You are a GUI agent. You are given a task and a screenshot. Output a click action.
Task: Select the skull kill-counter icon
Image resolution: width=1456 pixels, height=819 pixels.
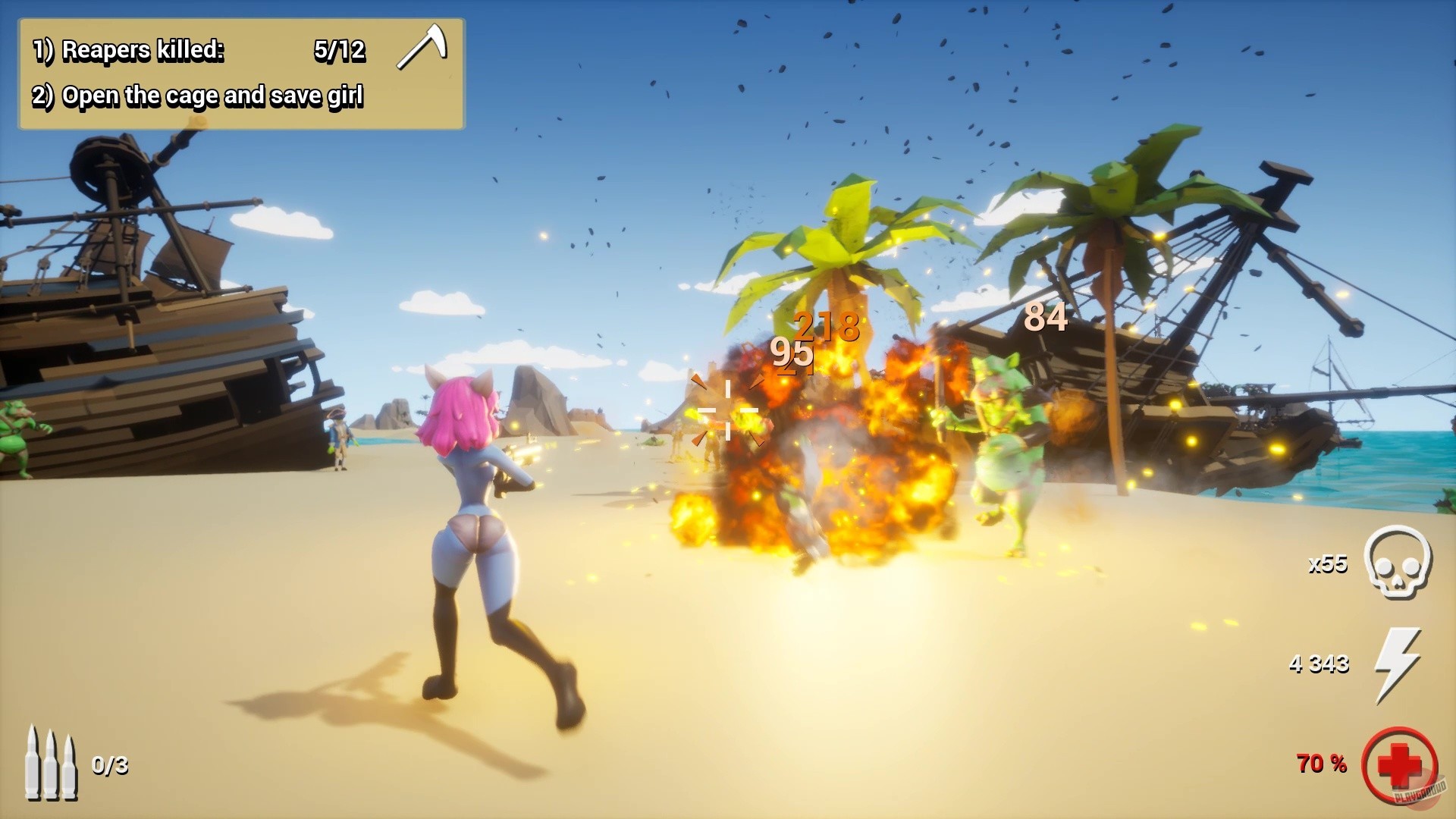[1398, 565]
